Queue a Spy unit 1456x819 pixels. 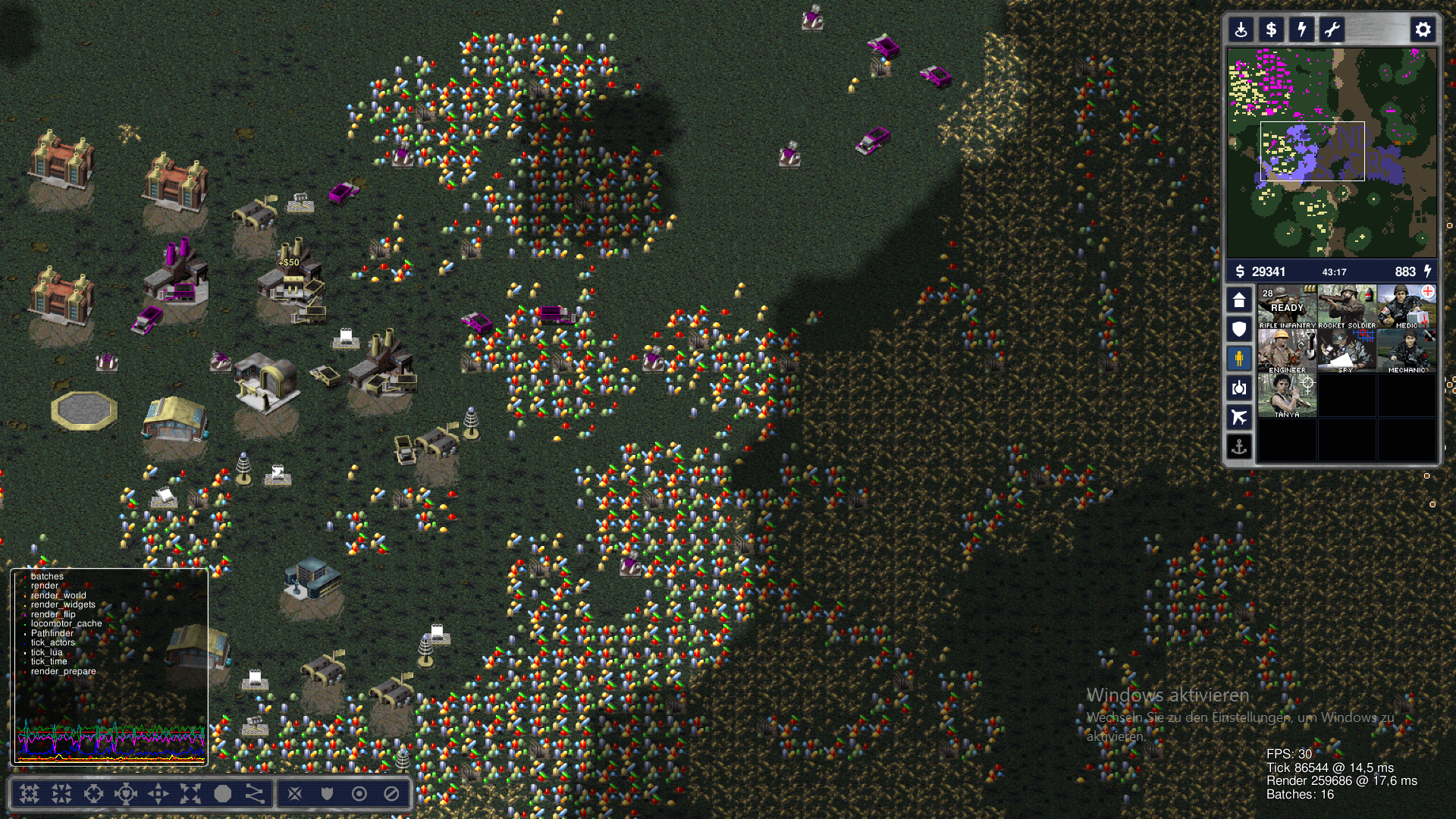point(1347,351)
